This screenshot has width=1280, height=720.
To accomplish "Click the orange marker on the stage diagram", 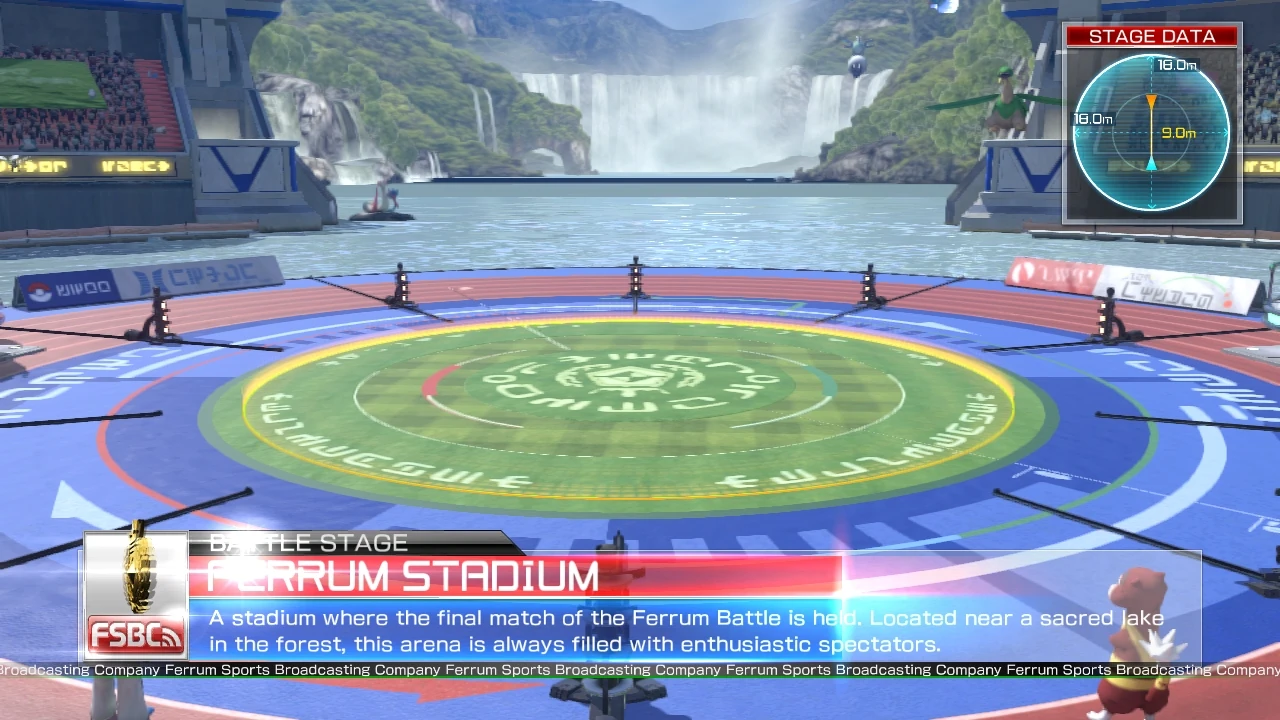I will [1152, 100].
